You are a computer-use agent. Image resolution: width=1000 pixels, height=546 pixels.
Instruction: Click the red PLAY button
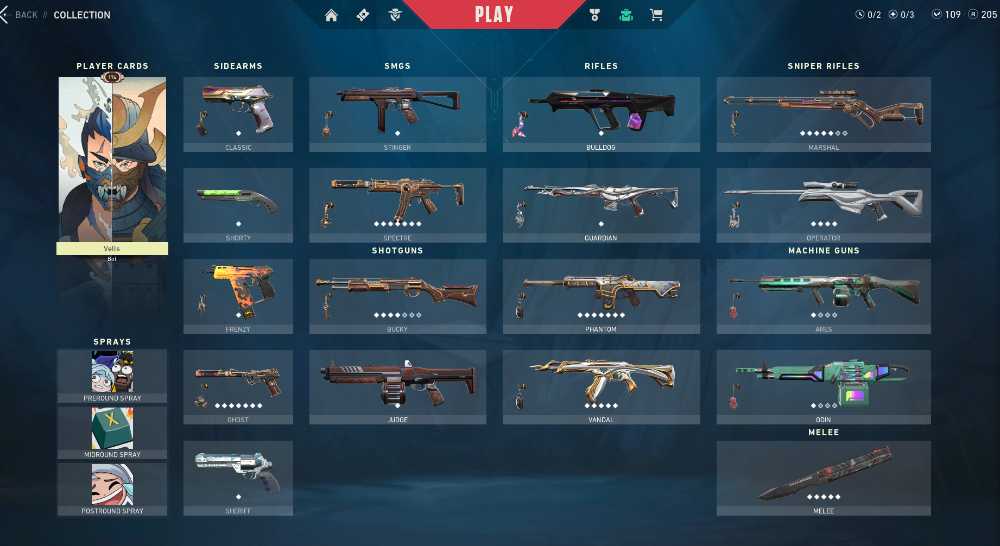click(494, 14)
